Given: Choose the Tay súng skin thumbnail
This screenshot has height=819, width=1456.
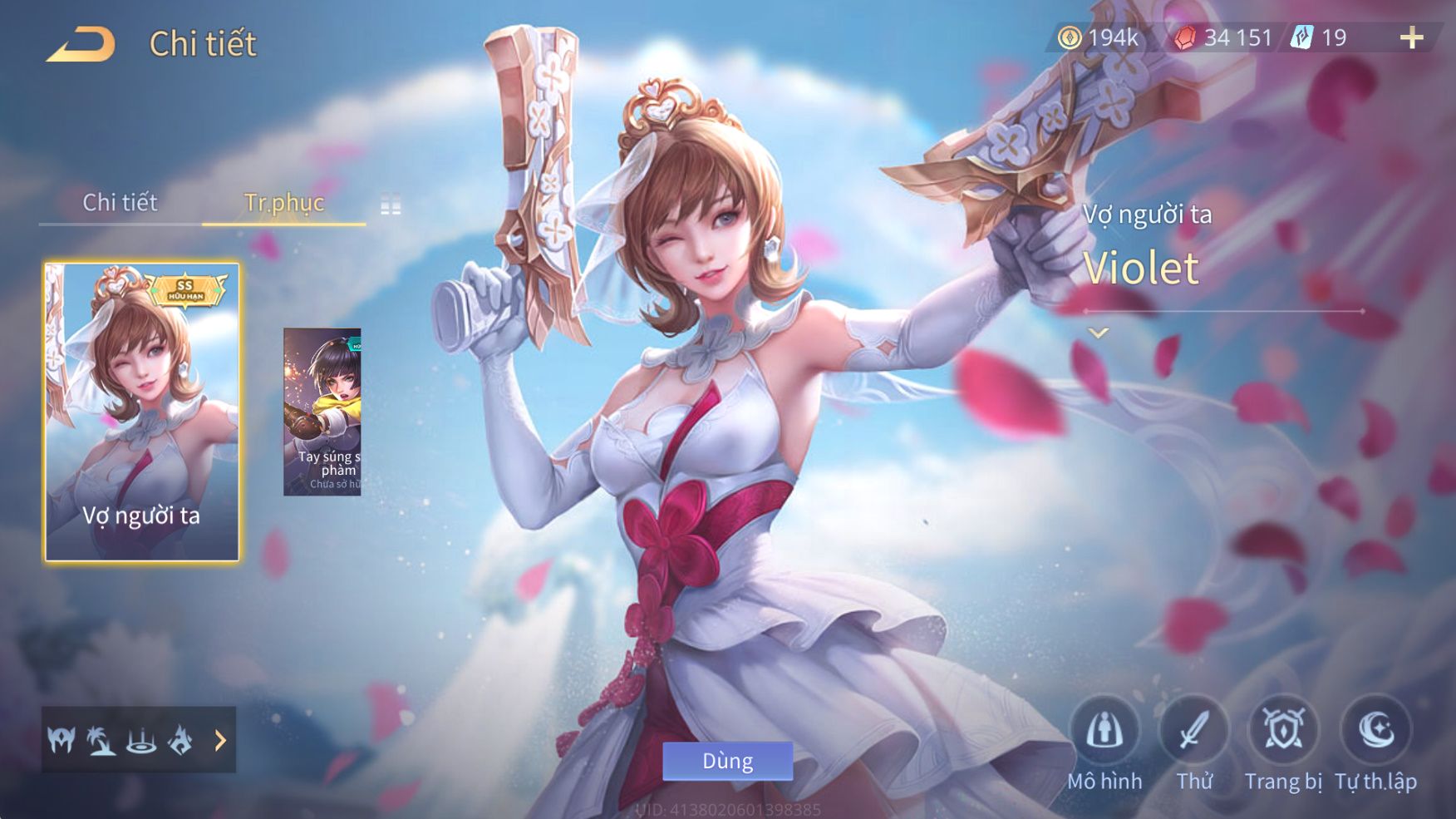Looking at the screenshot, I should 322,412.
